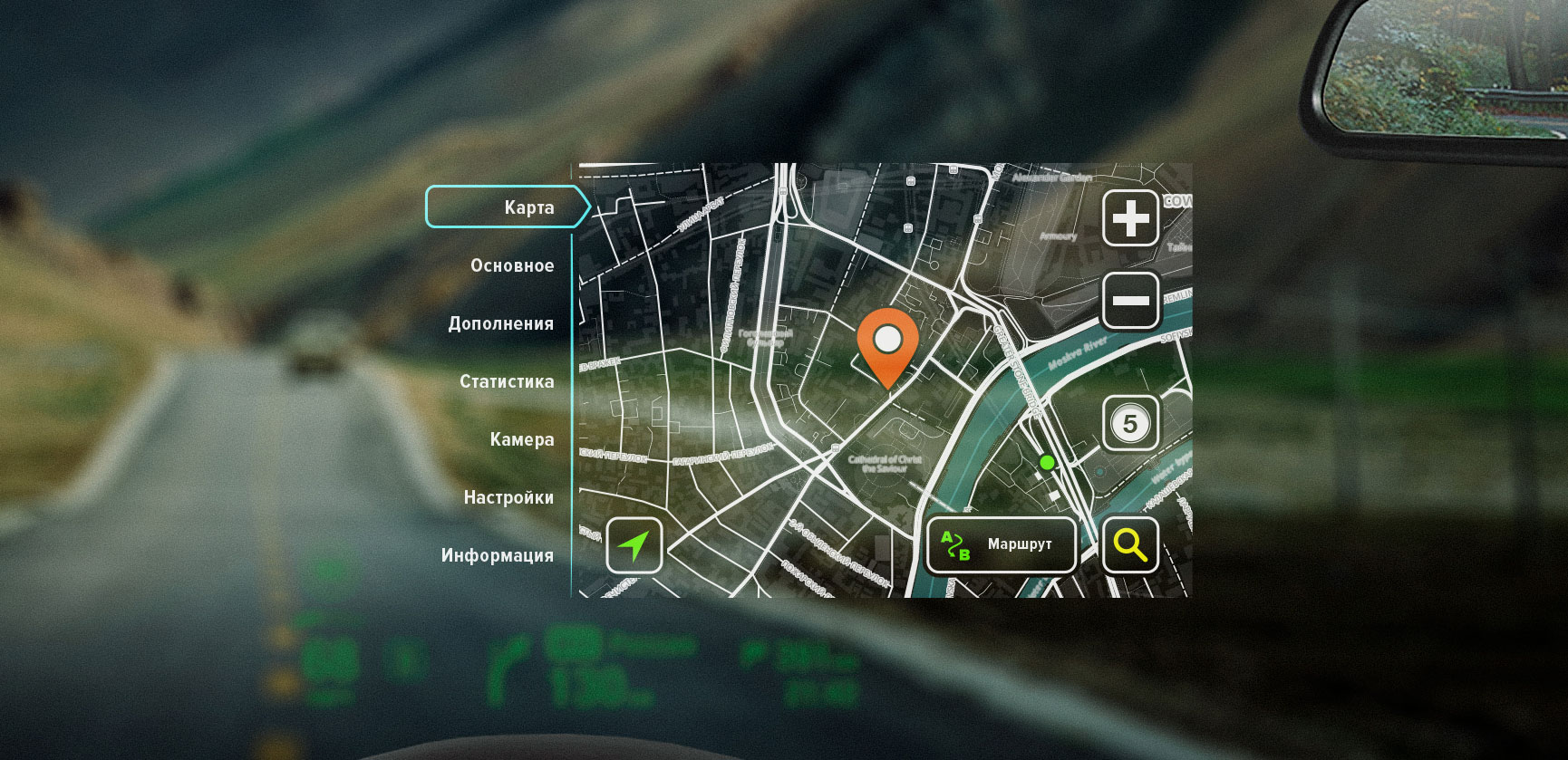1568x760 pixels.
Task: Zoom in with the plus button
Action: click(1130, 218)
